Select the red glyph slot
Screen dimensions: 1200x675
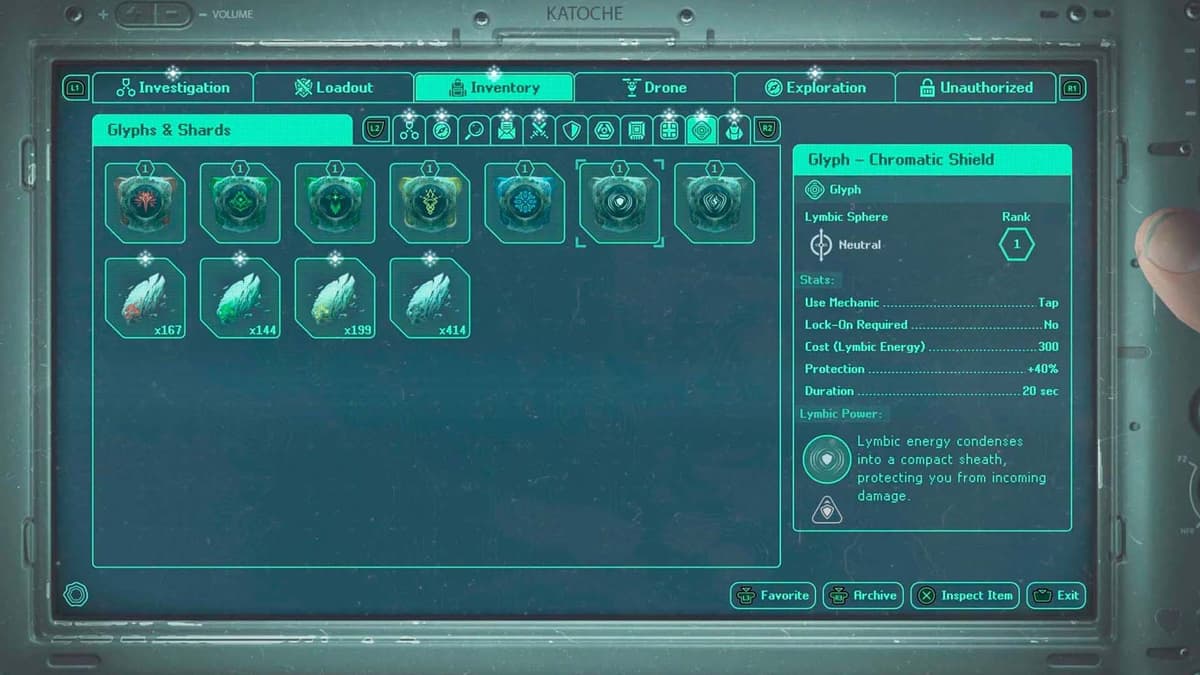(x=145, y=203)
